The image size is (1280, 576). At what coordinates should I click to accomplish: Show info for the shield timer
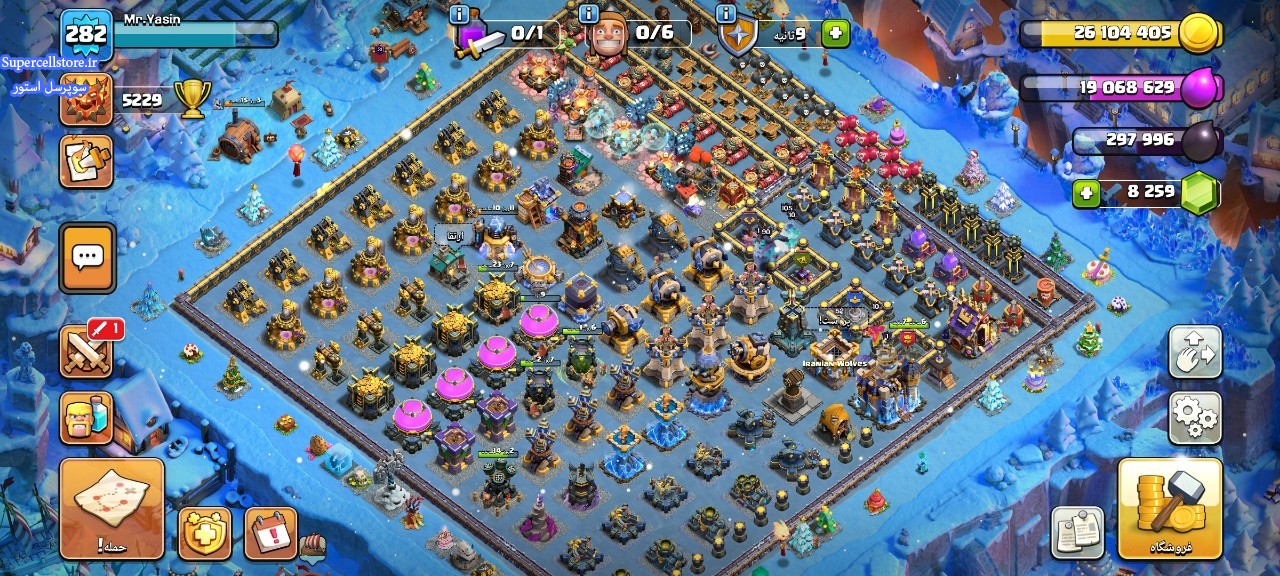pos(727,14)
